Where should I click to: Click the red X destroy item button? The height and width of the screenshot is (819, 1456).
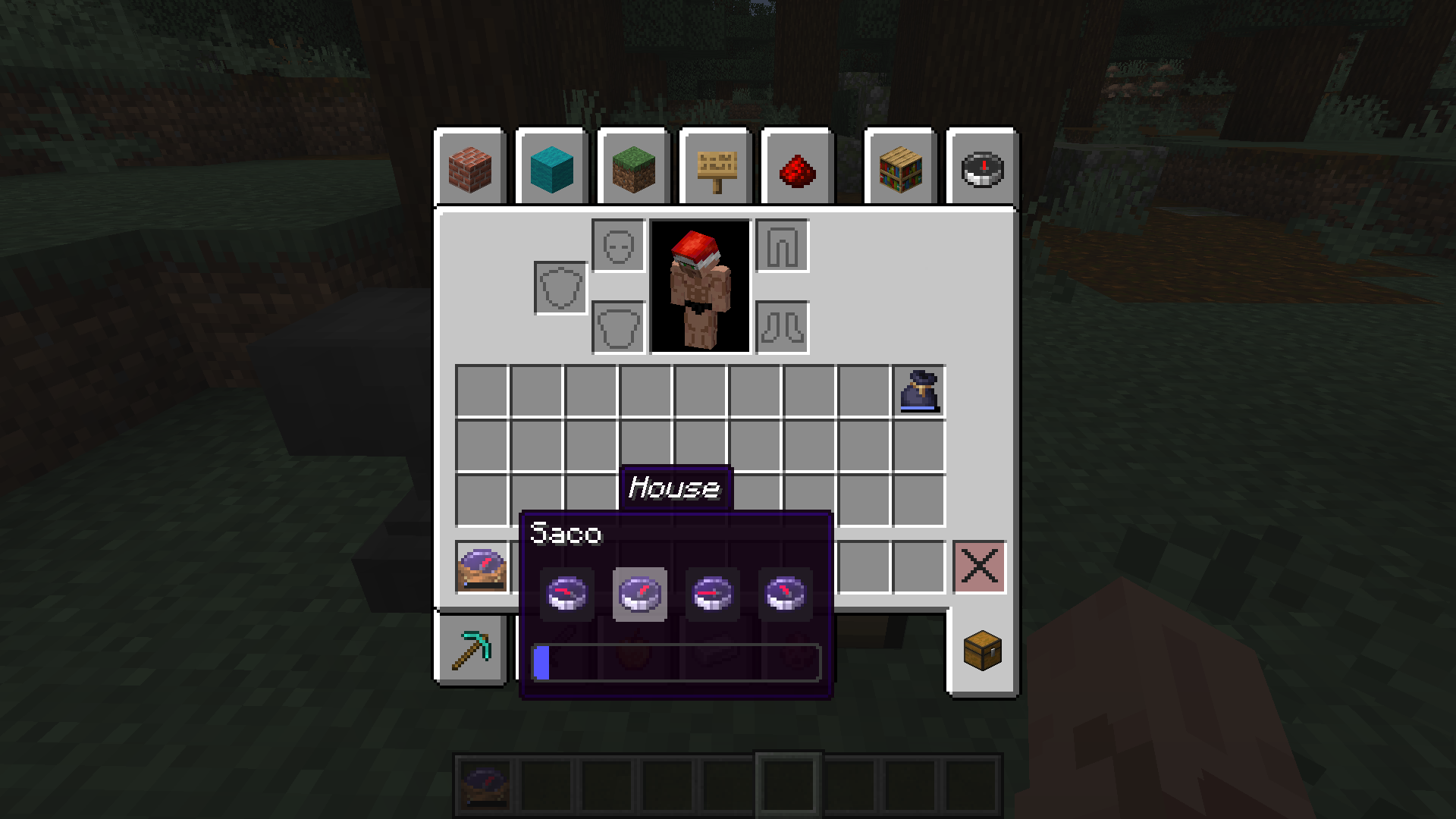pos(980,567)
